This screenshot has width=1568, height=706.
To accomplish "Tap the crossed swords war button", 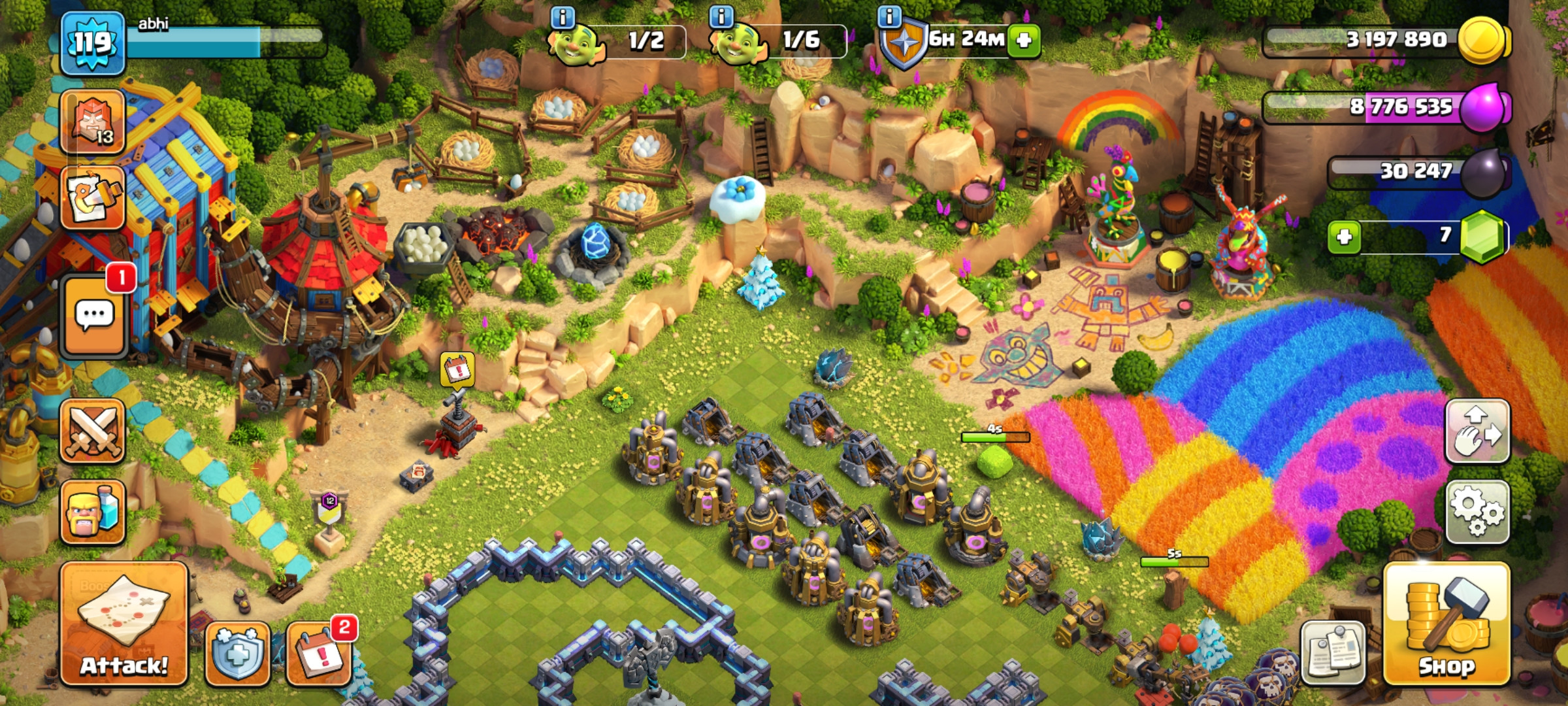I will coord(93,431).
